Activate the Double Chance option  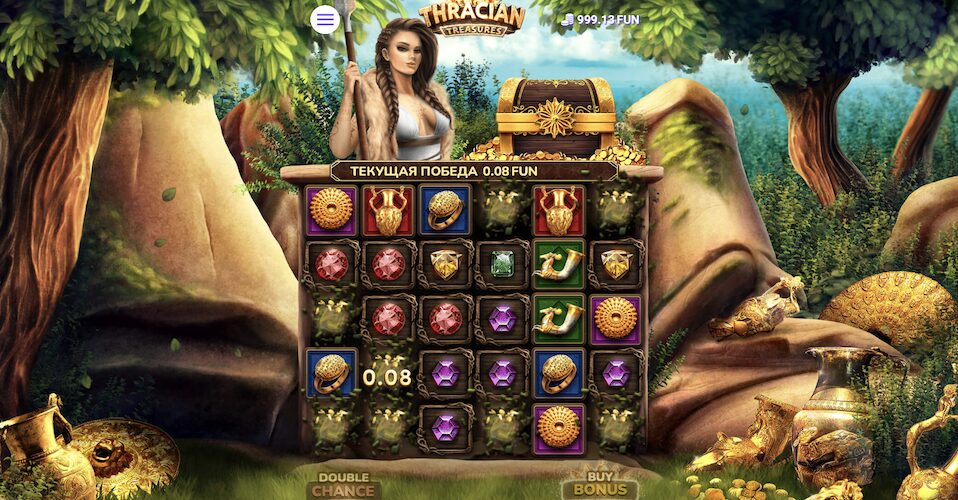click(x=344, y=485)
